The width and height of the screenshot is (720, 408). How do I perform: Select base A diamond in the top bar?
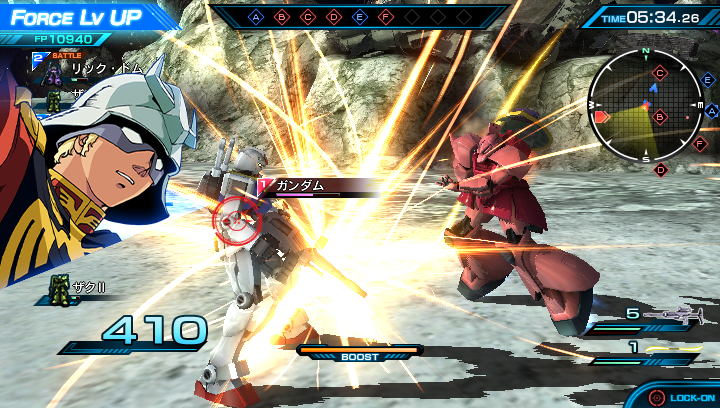256,17
